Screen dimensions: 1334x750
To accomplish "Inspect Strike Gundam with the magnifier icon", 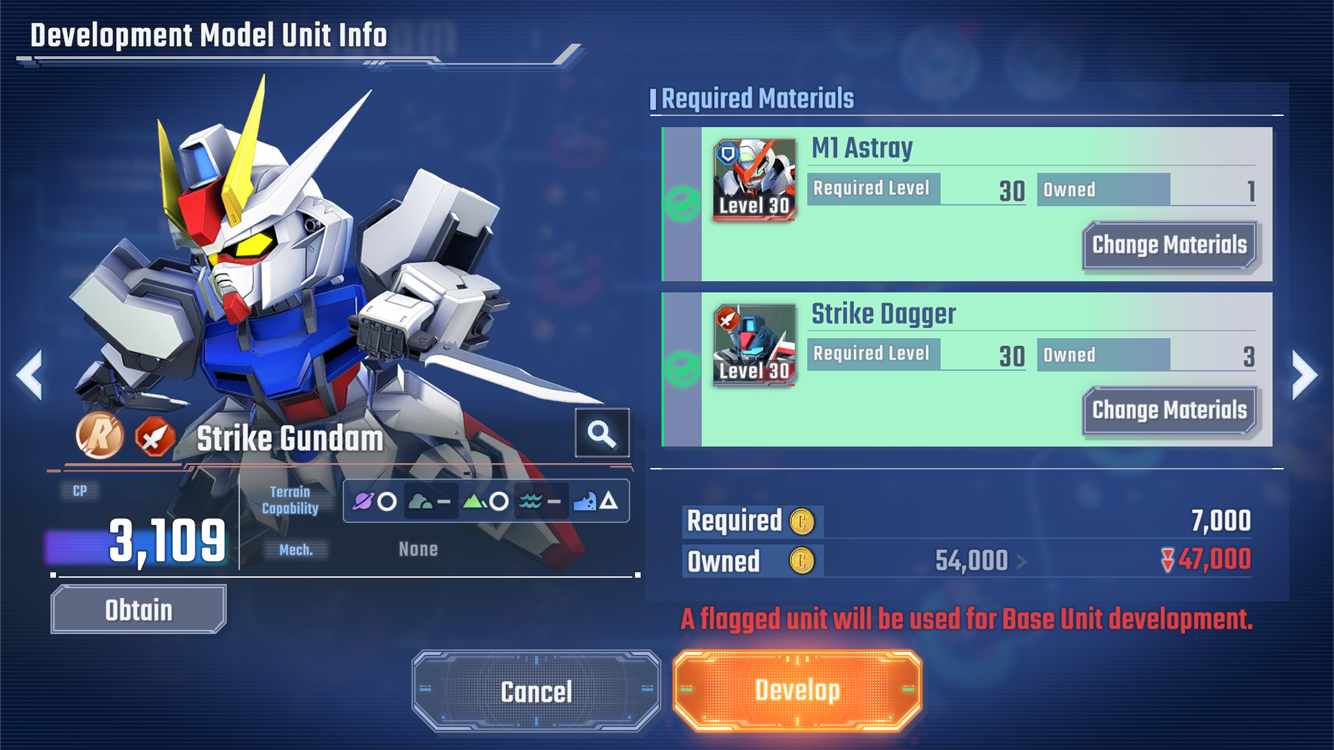I will click(602, 433).
